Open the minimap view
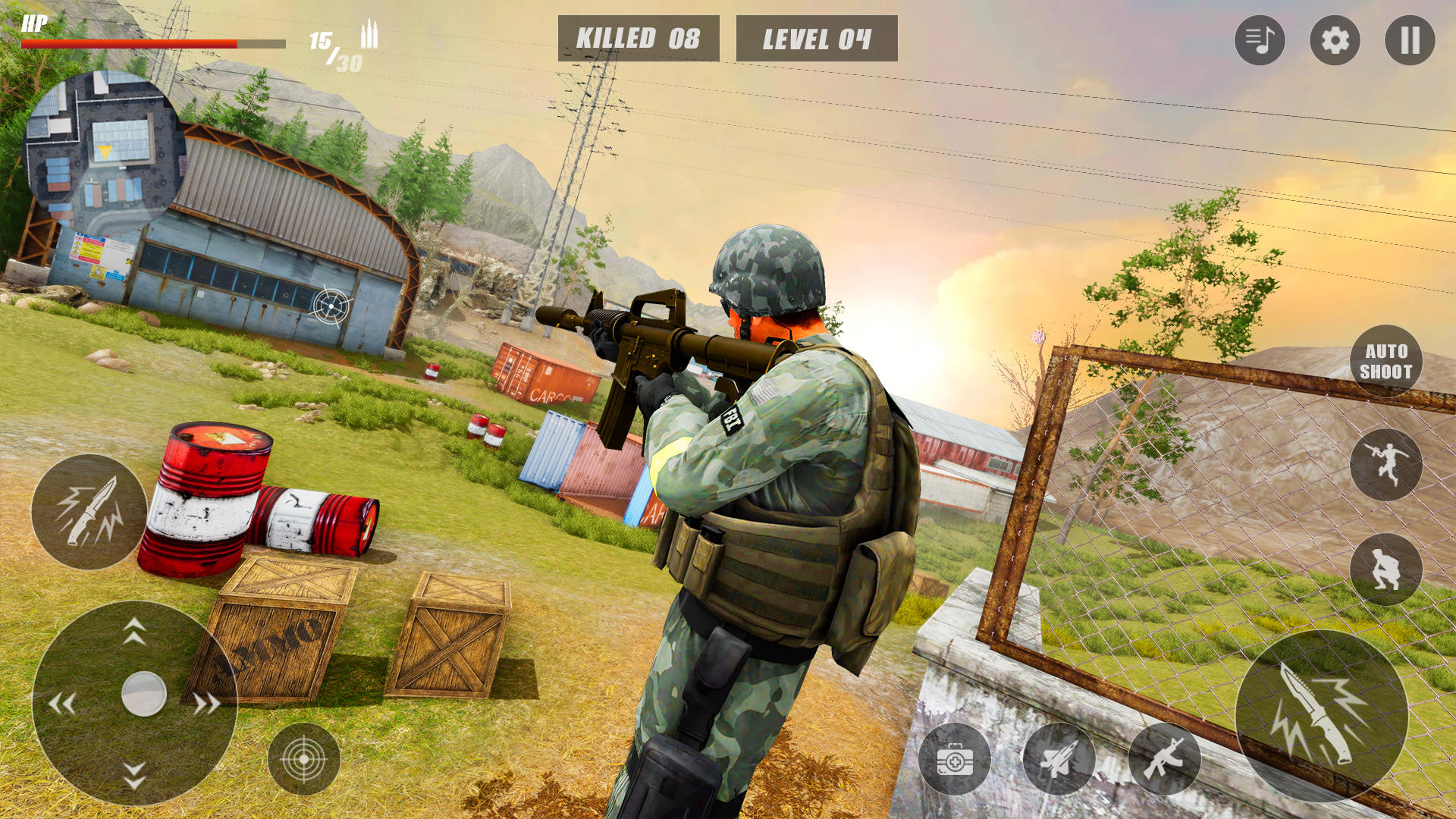The width and height of the screenshot is (1456, 819). [106, 148]
